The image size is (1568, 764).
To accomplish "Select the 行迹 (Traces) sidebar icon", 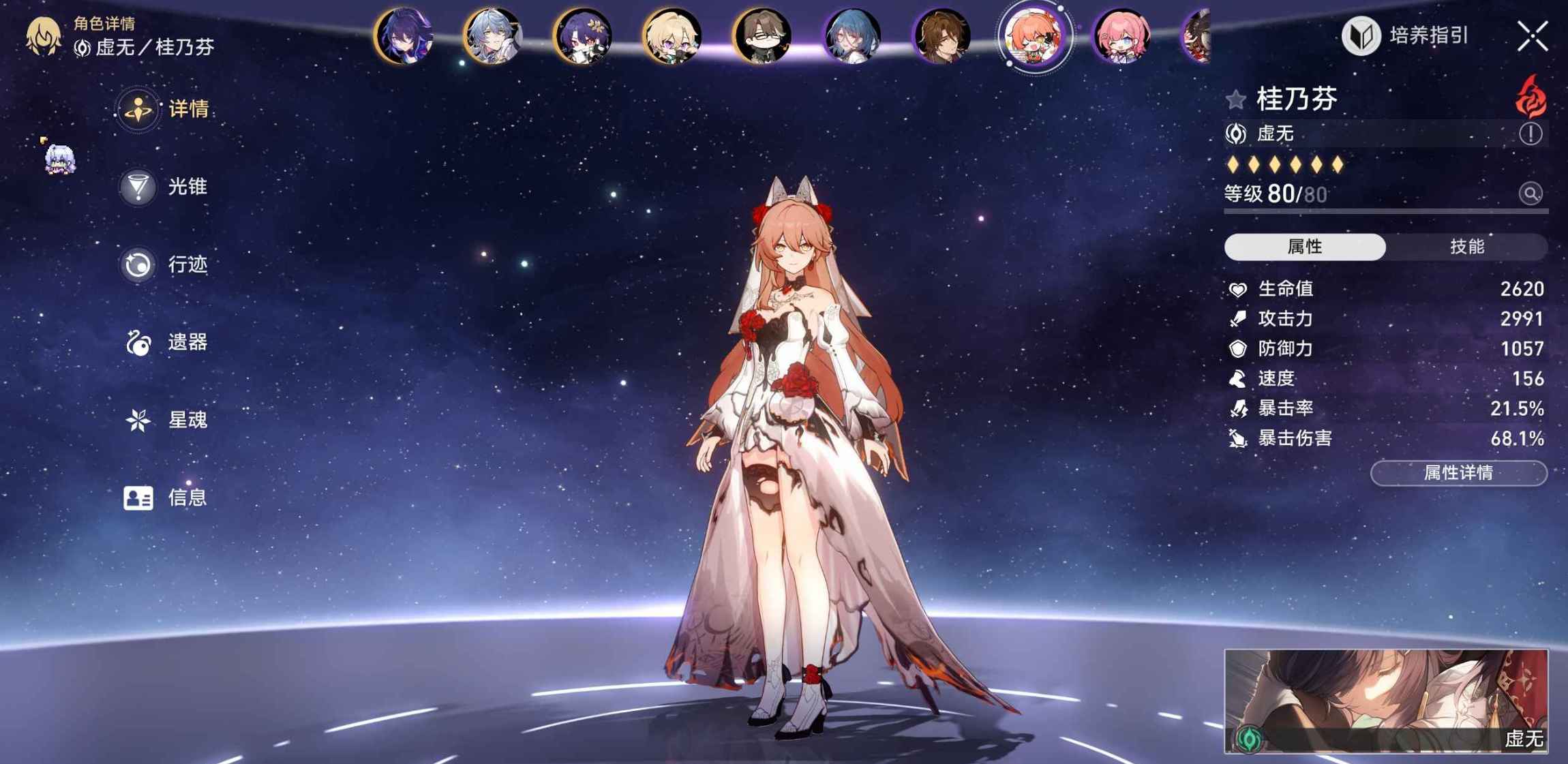I will (x=139, y=265).
